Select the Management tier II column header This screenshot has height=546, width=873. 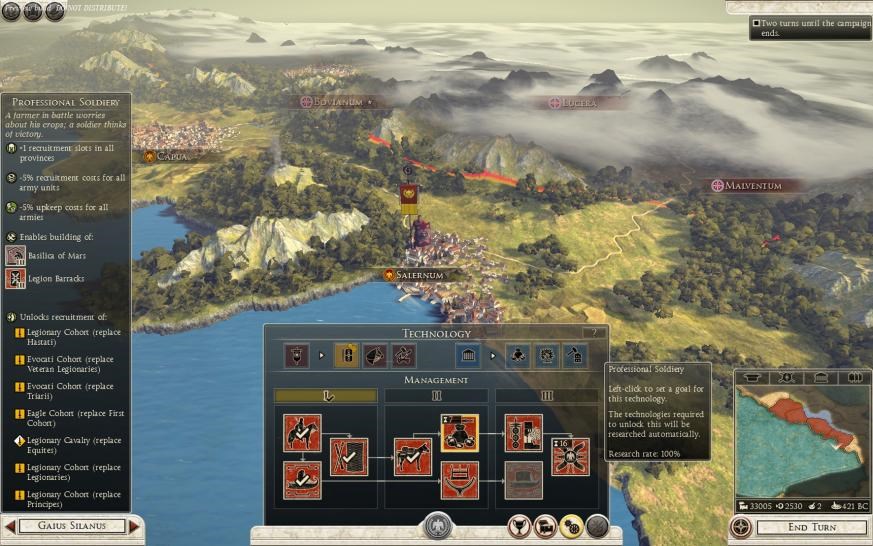click(436, 396)
